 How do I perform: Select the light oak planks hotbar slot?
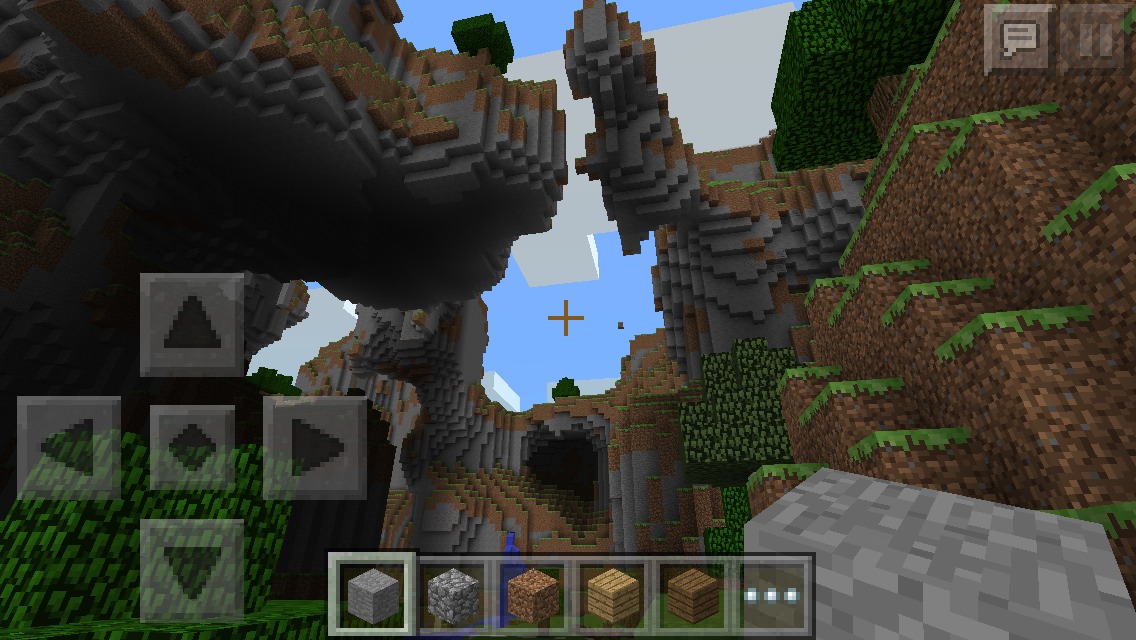point(612,594)
